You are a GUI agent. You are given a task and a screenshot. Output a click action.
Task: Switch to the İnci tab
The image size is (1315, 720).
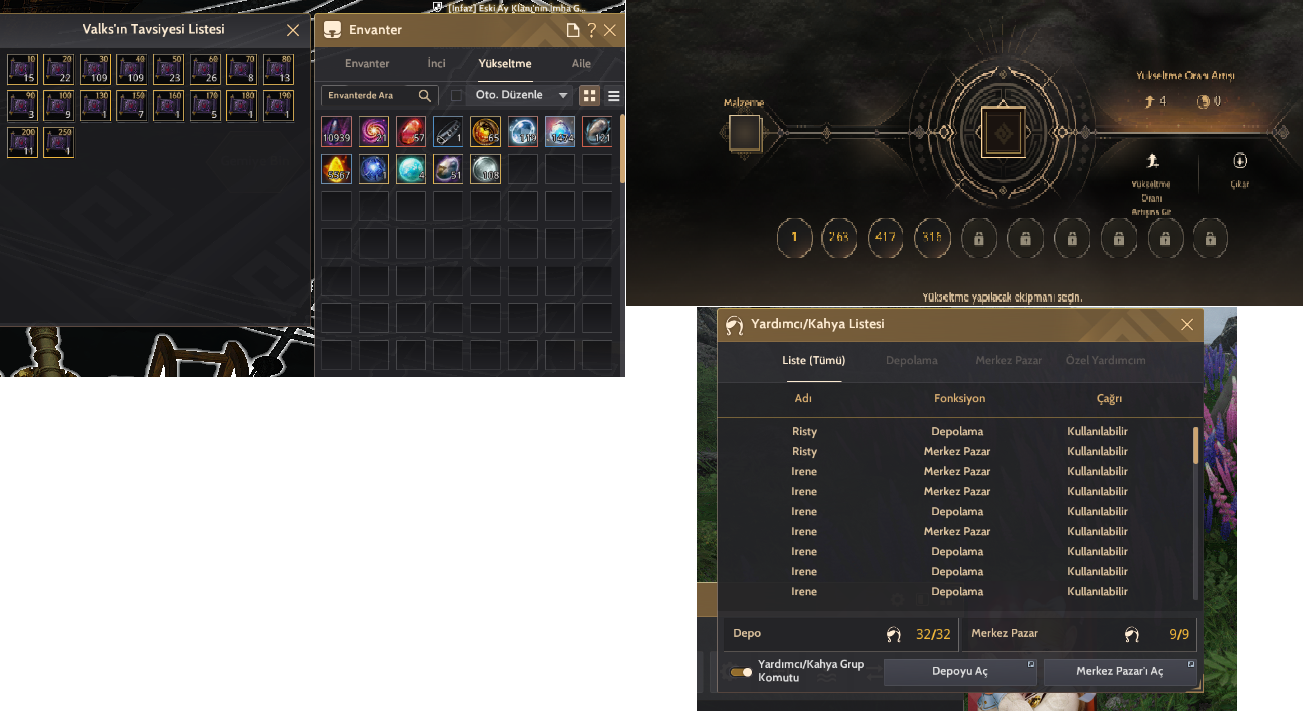point(436,62)
